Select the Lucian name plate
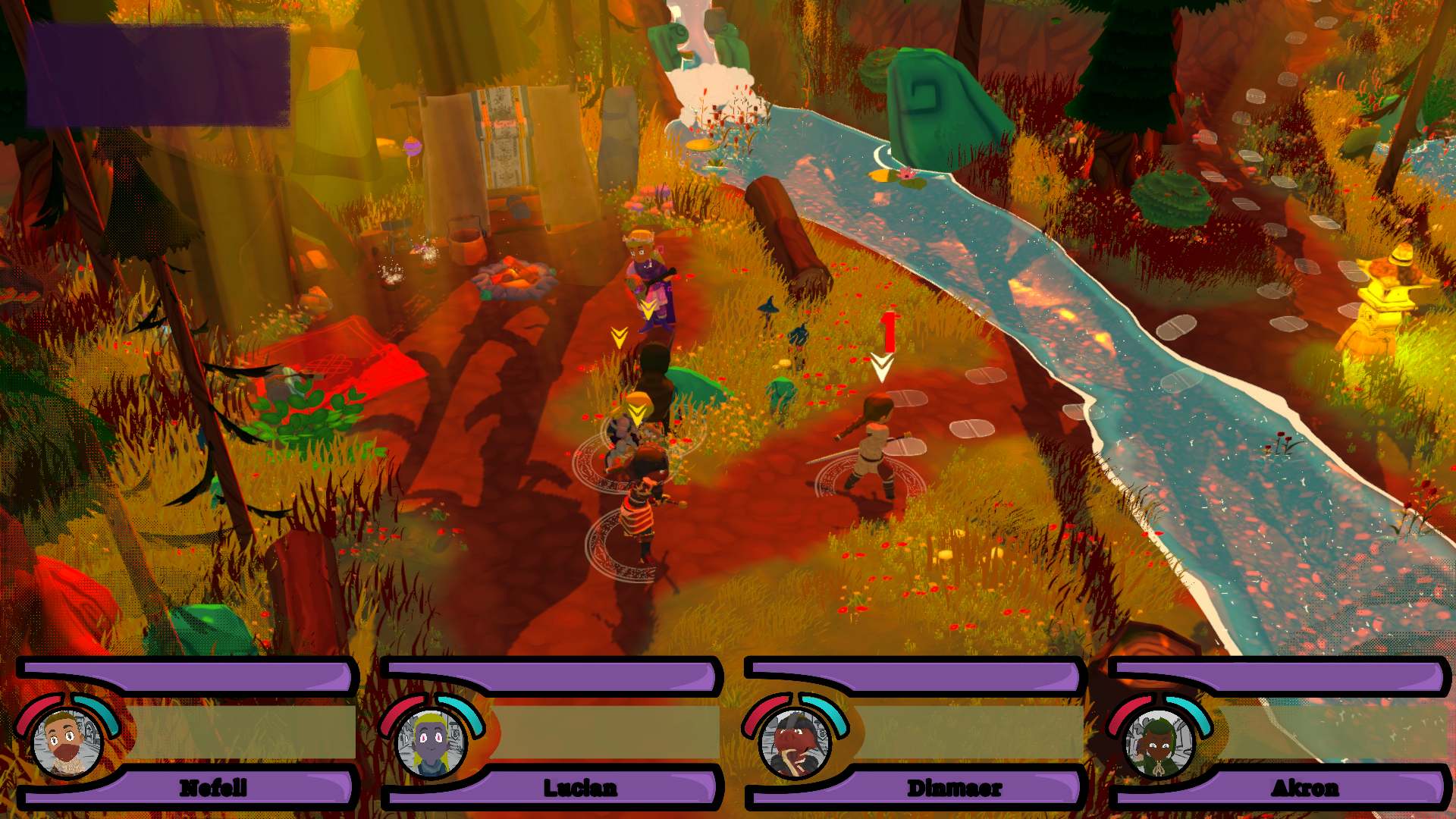This screenshot has height=819, width=1456. (x=580, y=788)
